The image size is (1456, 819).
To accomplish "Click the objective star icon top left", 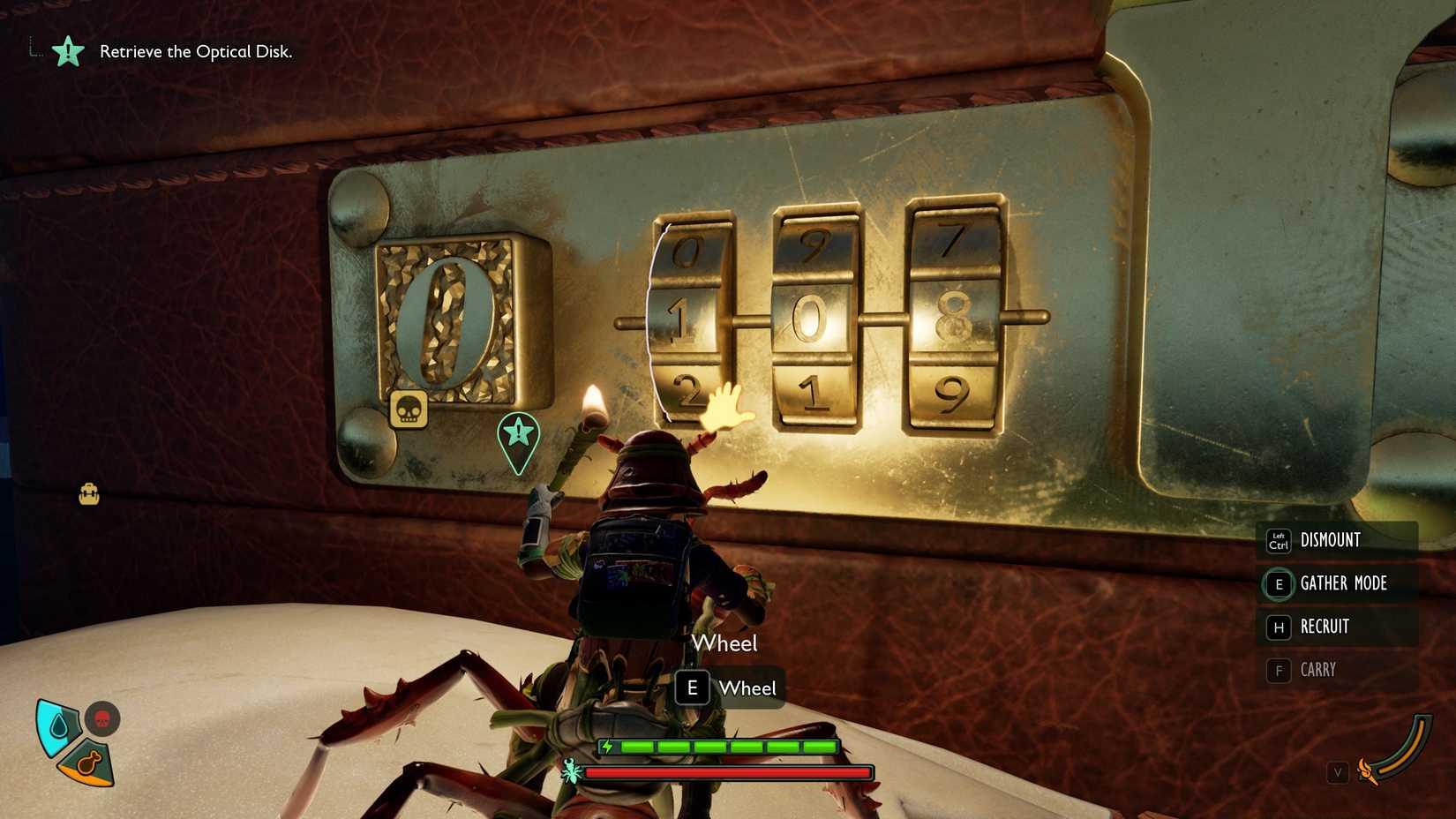I will (x=69, y=52).
